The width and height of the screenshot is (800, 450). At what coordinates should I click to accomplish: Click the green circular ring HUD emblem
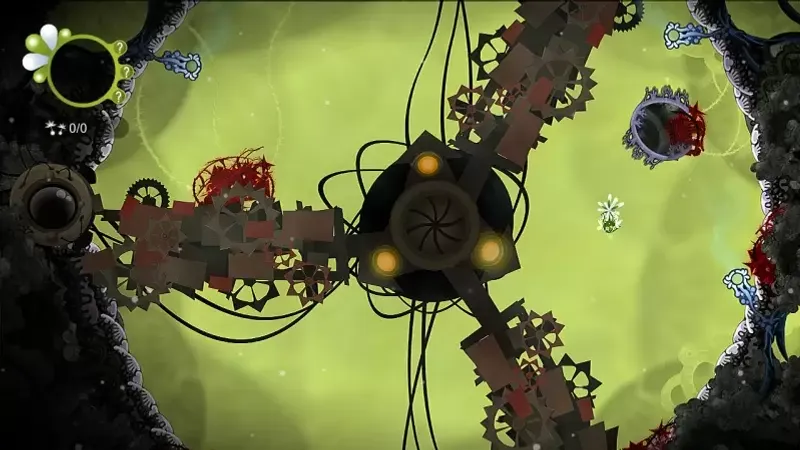coord(83,71)
